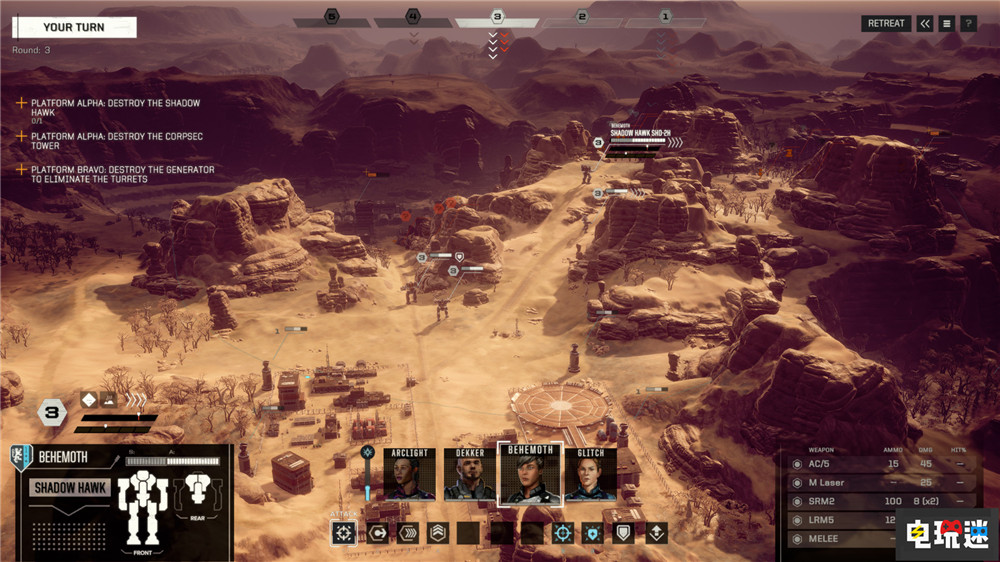The height and width of the screenshot is (562, 1000).
Task: Select the Destroy the Shadow Hawk objective
Action: (x=115, y=108)
